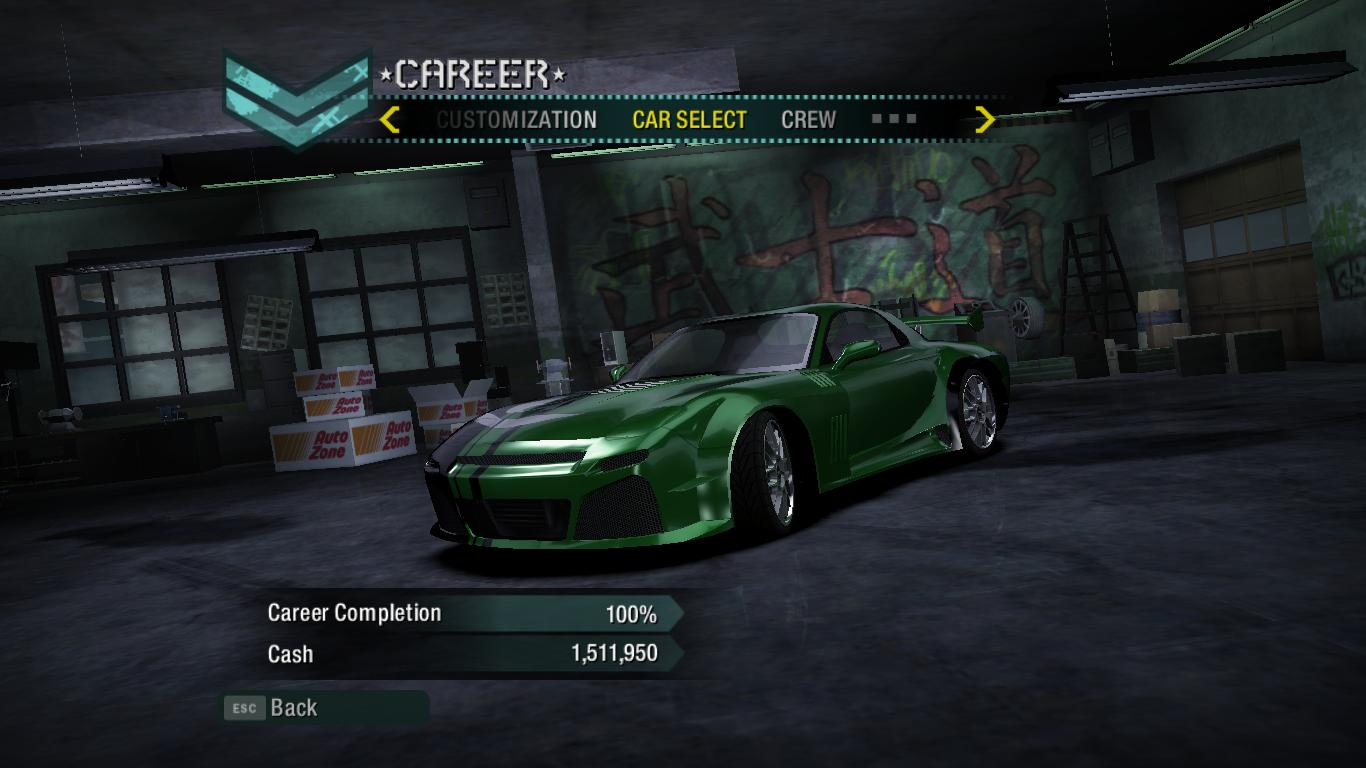This screenshot has height=768, width=1366.
Task: Click the left yellow arrow in menu bar
Action: pyautogui.click(x=390, y=120)
